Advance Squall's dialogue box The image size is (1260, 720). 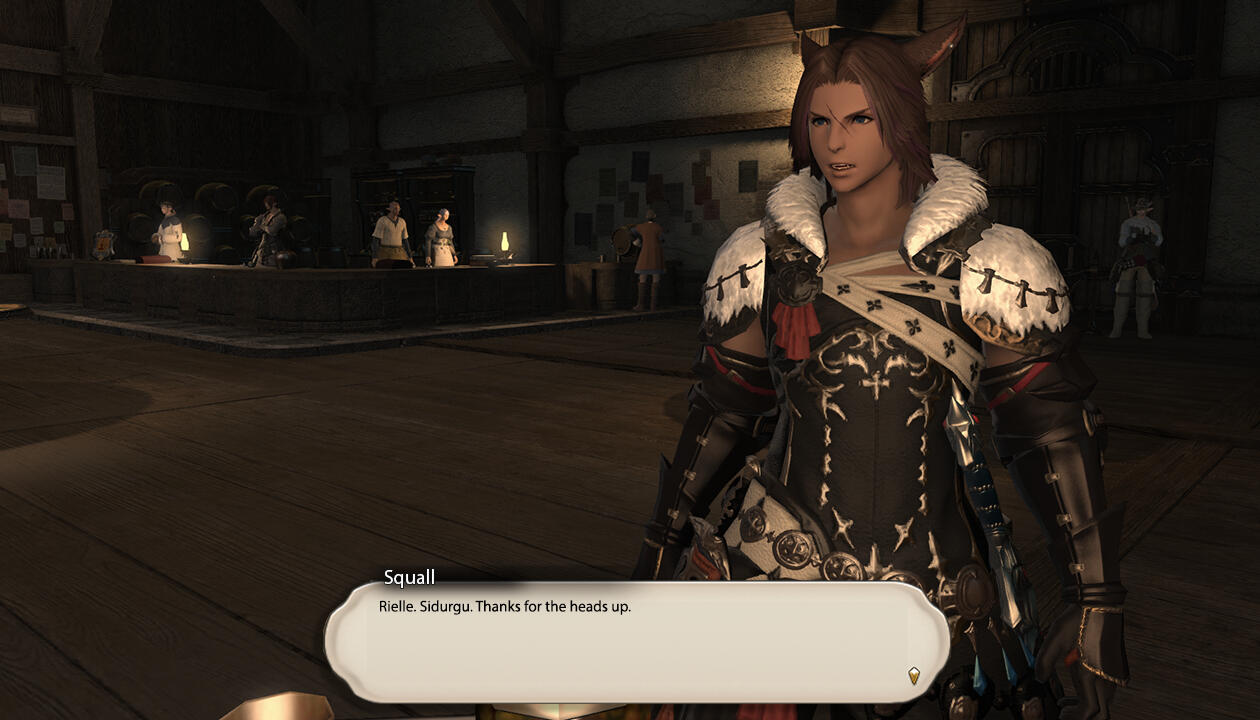pos(636,640)
